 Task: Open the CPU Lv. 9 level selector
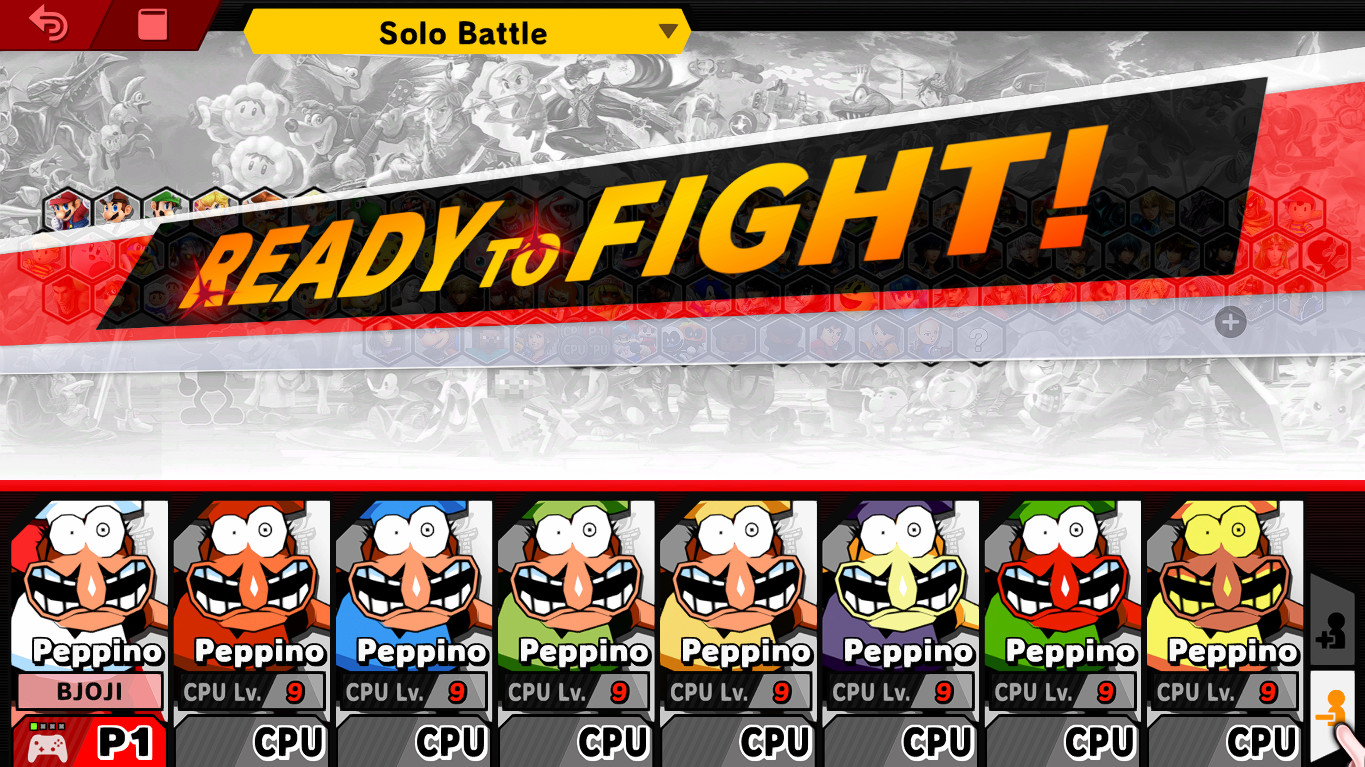251,691
